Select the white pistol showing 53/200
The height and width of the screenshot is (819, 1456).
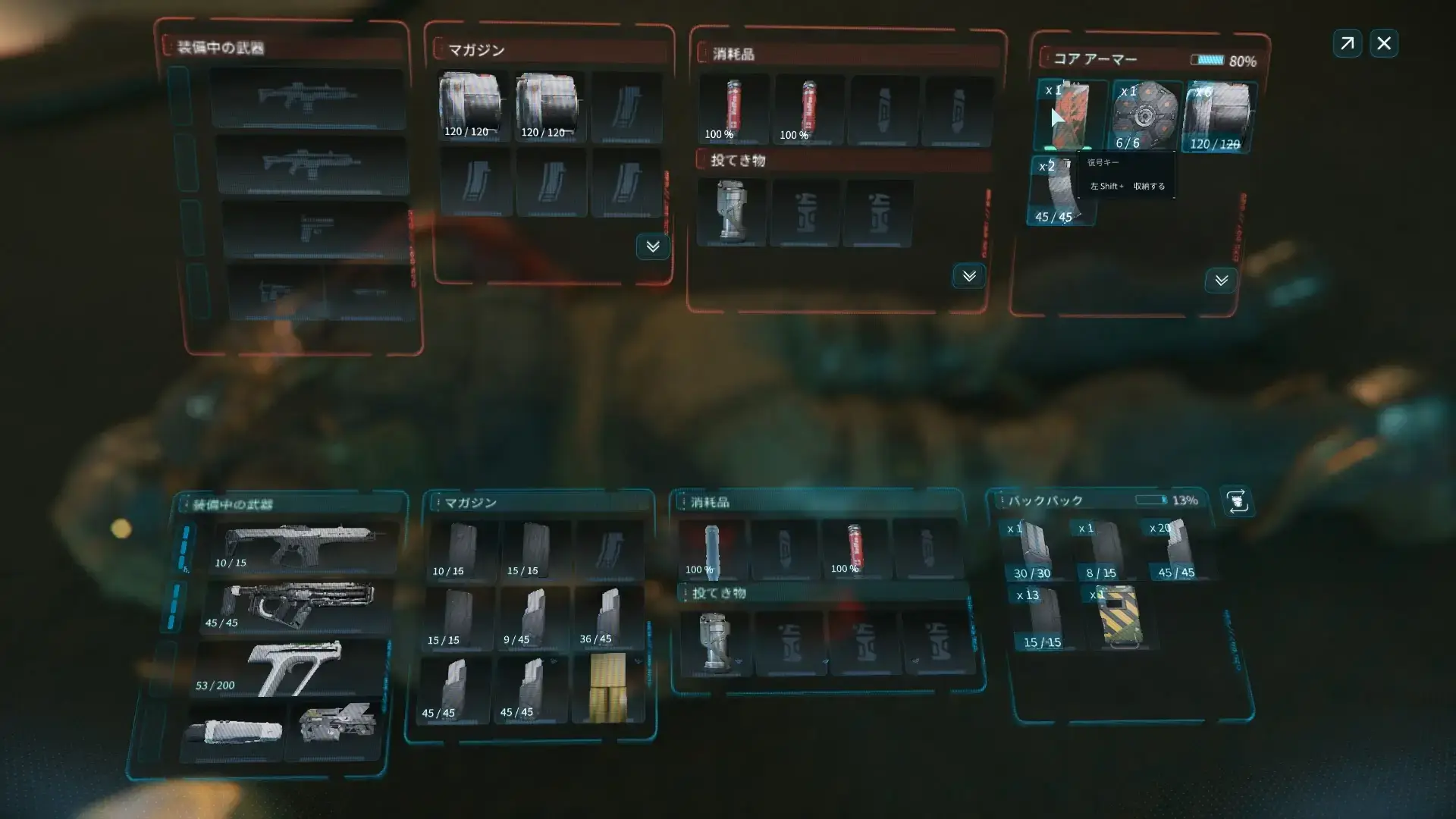tap(292, 669)
